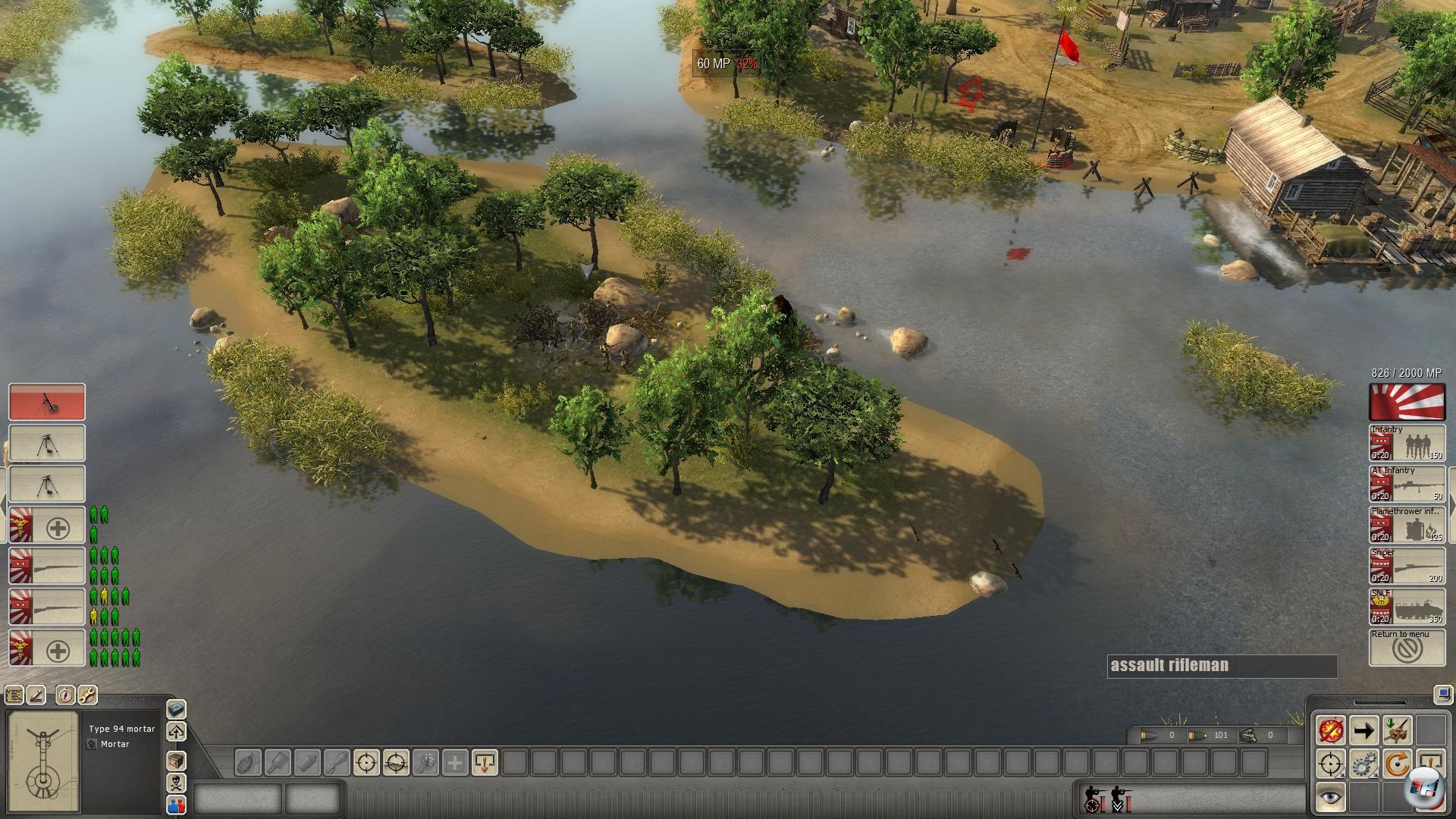Activate the black arrow move command
The image size is (1456, 819).
1363,731
